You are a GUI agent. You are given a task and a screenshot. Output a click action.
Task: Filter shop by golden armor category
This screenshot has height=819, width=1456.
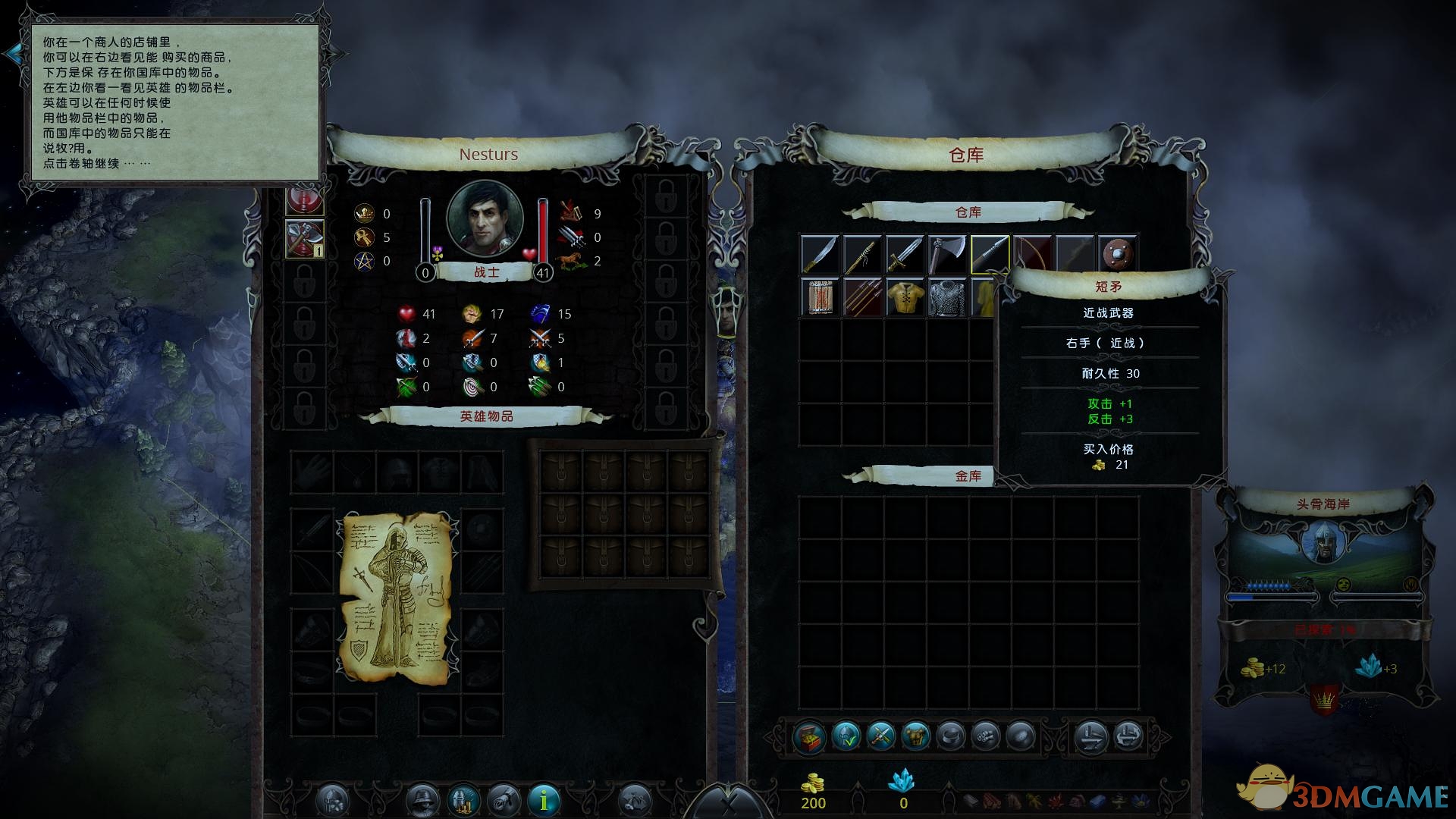pyautogui.click(x=915, y=736)
